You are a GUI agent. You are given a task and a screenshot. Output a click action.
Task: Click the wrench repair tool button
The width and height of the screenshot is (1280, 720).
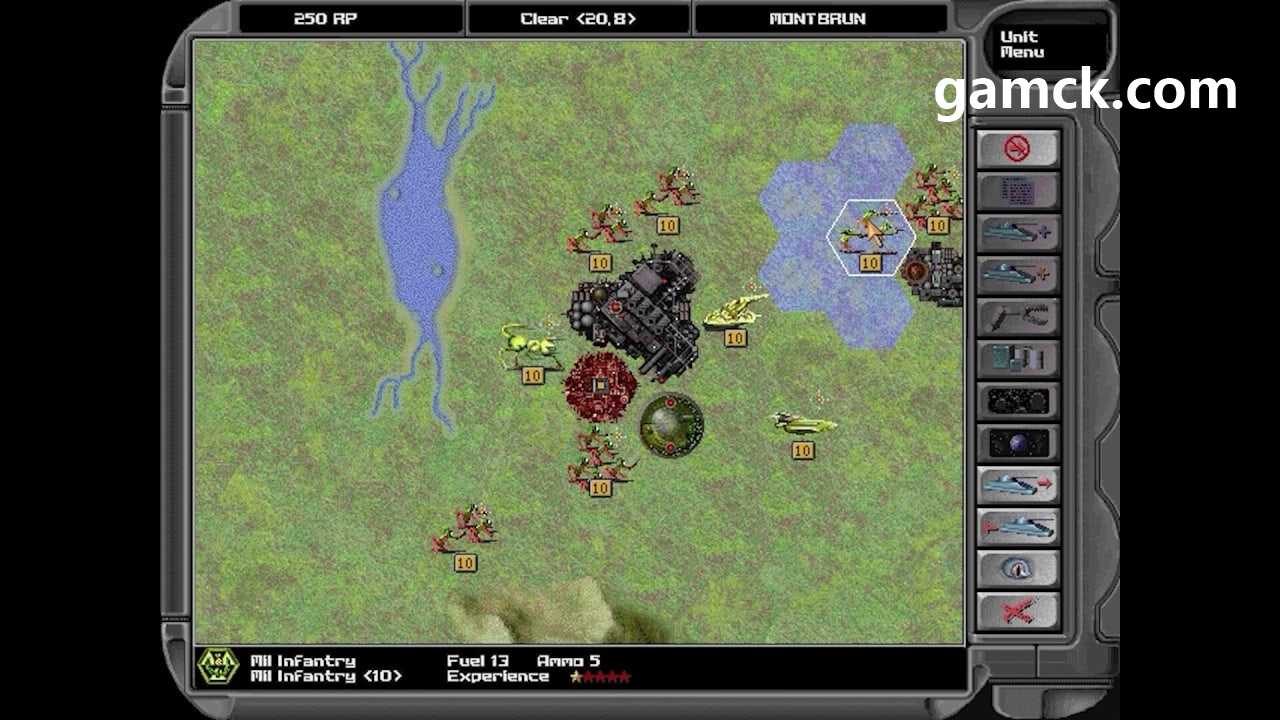[1017, 317]
